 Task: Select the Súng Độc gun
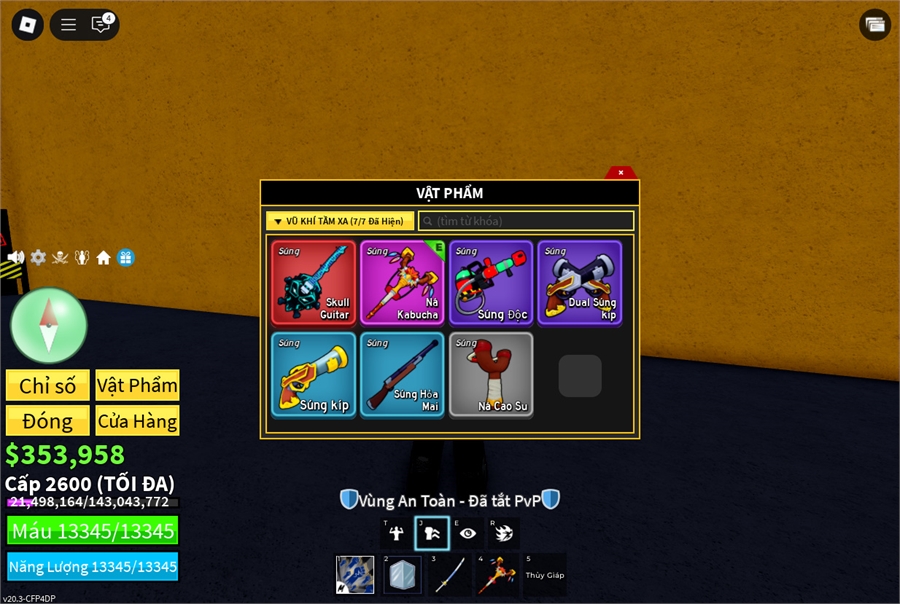coord(491,282)
